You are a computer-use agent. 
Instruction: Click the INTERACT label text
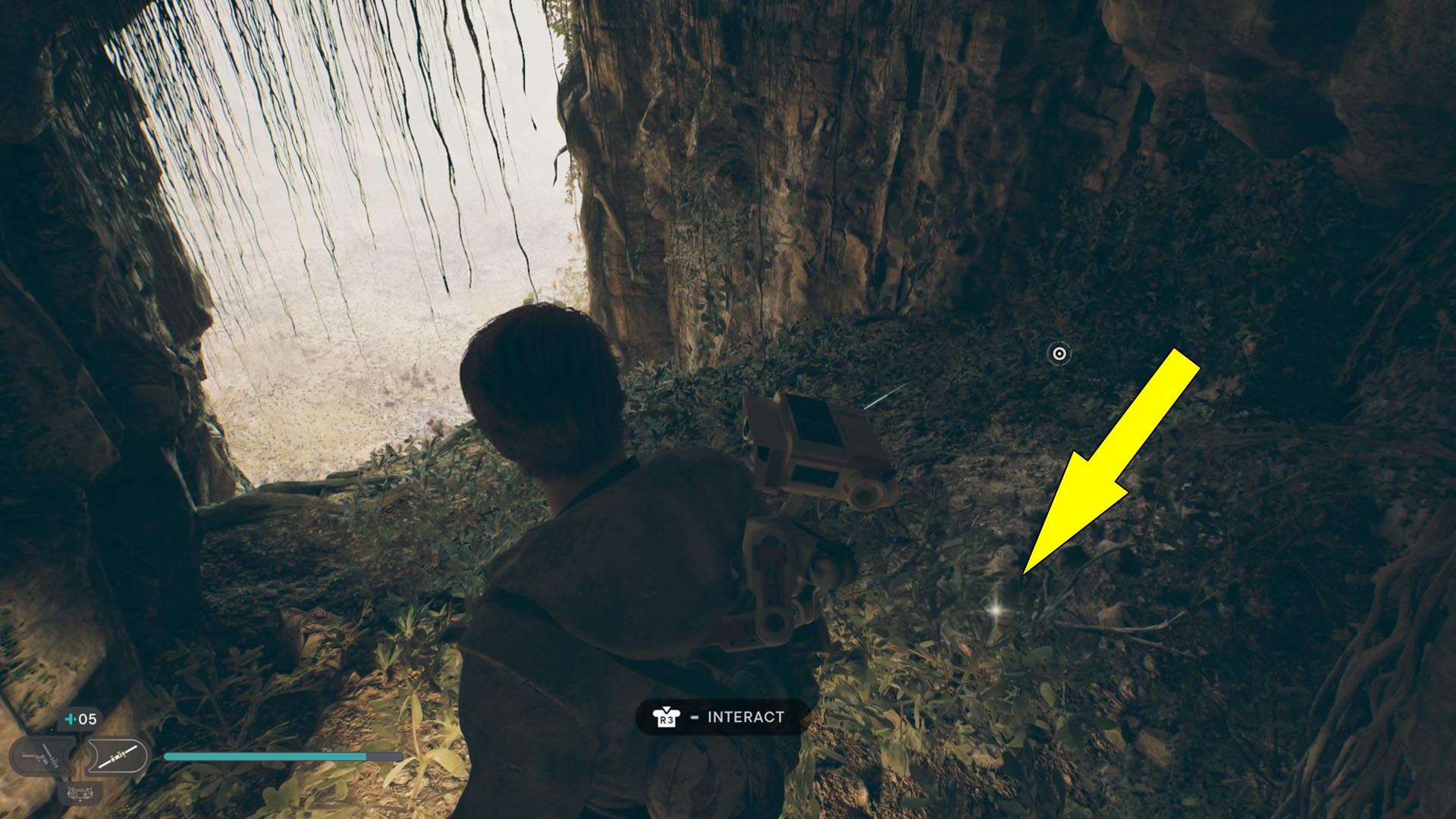point(745,717)
